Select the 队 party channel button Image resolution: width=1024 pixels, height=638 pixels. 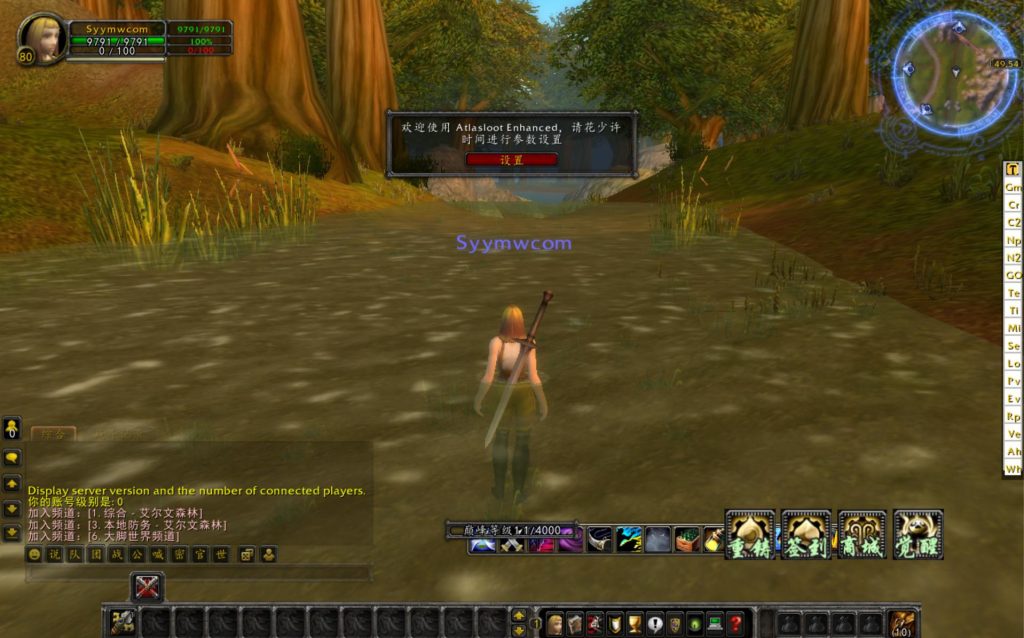click(73, 554)
